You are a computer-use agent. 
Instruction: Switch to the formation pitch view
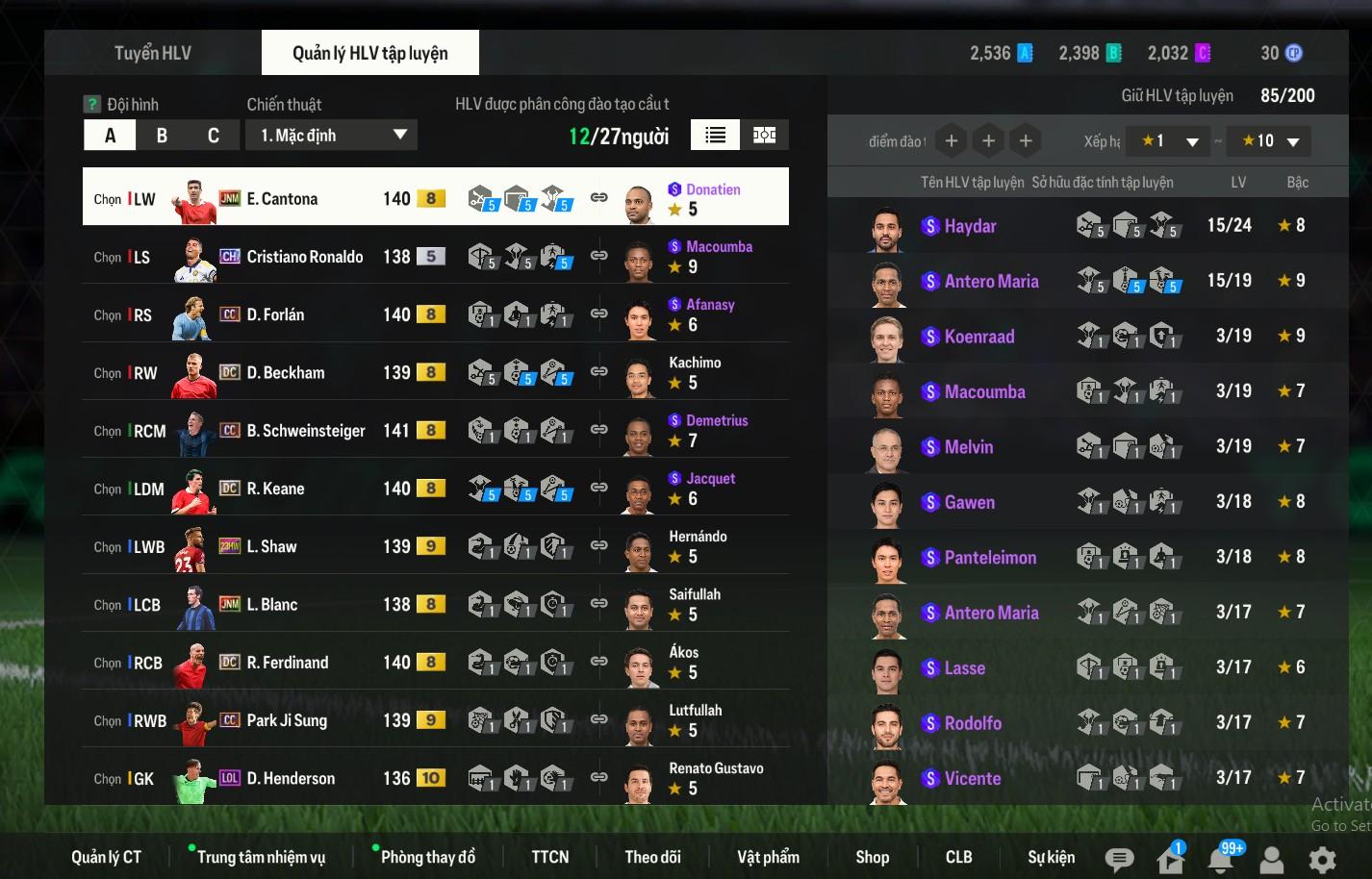[x=765, y=135]
